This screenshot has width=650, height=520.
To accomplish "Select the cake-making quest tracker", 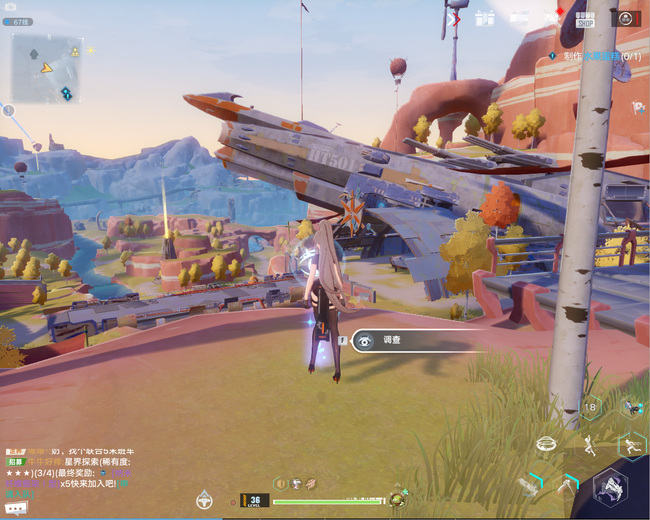I will (596, 57).
